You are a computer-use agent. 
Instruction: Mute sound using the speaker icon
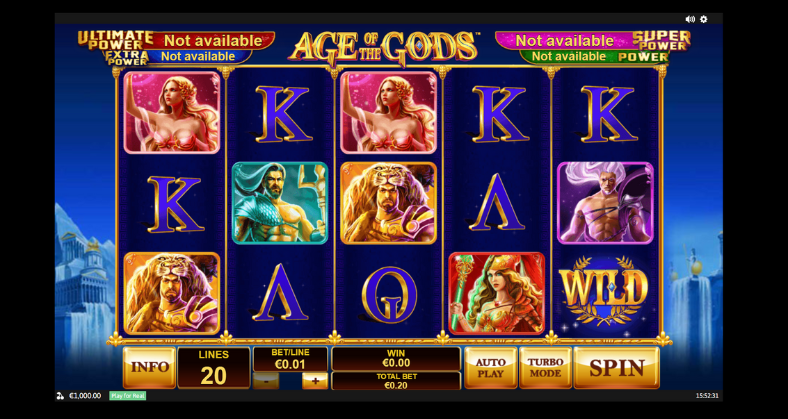coord(690,19)
